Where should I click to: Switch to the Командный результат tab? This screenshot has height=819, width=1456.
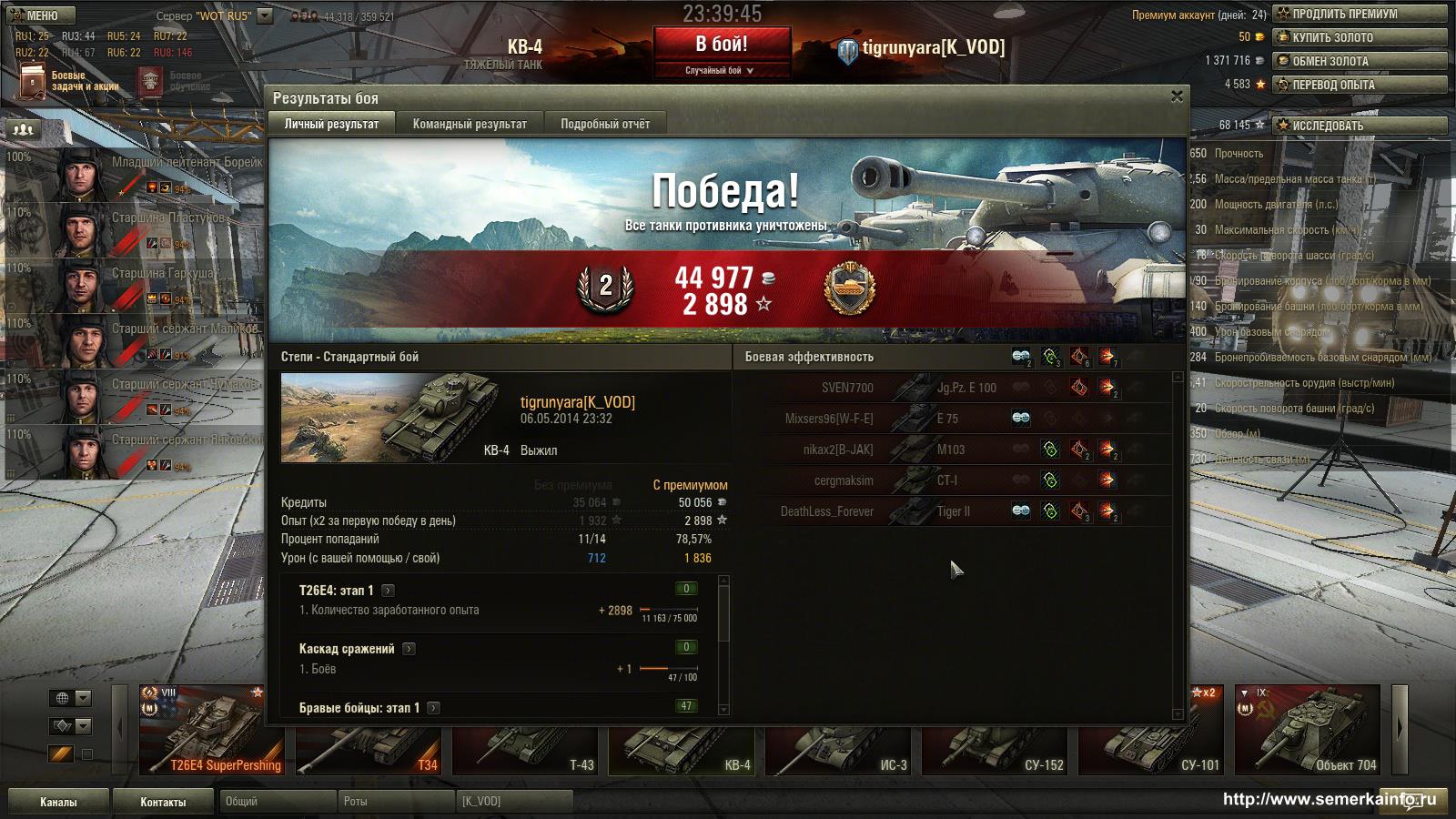click(x=470, y=124)
